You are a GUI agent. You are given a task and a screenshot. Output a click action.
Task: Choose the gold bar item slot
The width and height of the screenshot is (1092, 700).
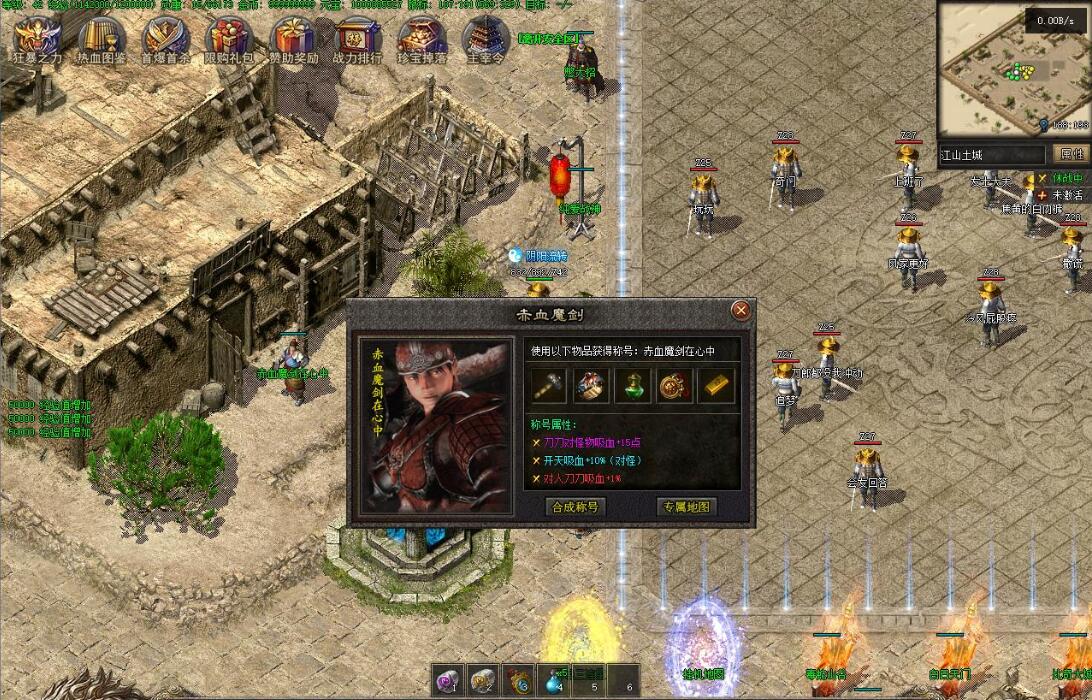tap(716, 385)
